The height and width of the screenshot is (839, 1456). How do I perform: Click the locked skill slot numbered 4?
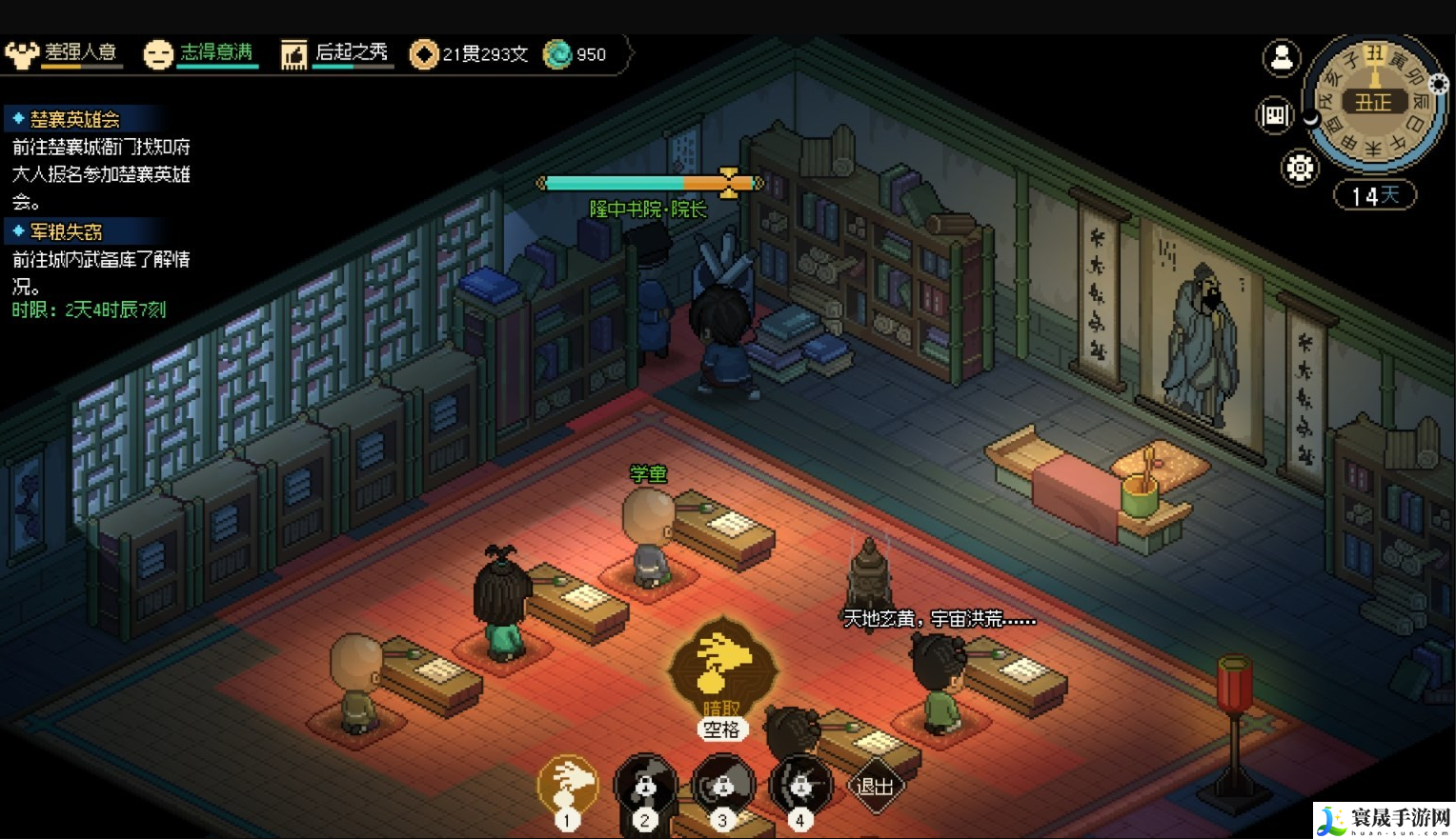point(800,787)
